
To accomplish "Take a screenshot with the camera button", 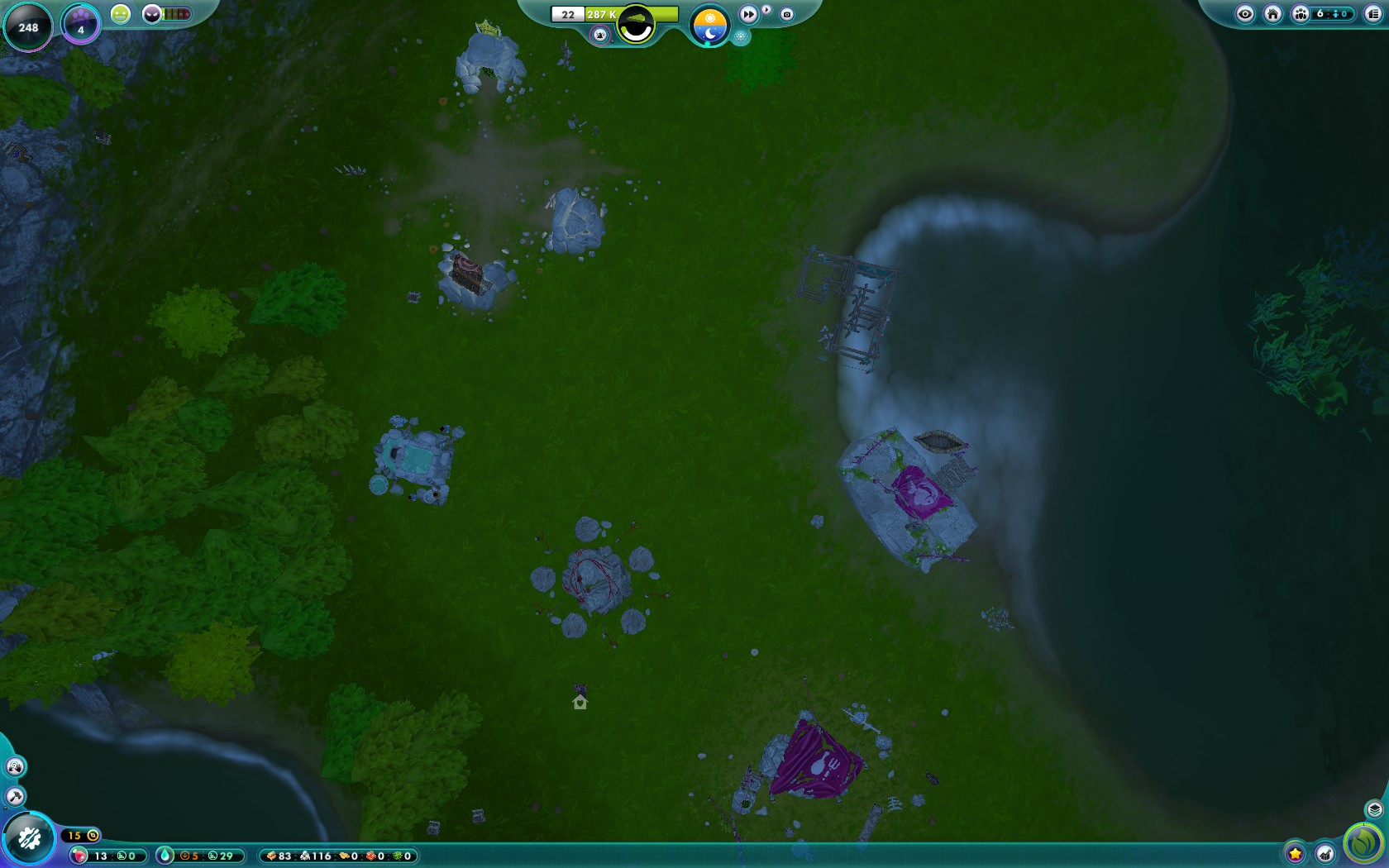I will point(787,14).
